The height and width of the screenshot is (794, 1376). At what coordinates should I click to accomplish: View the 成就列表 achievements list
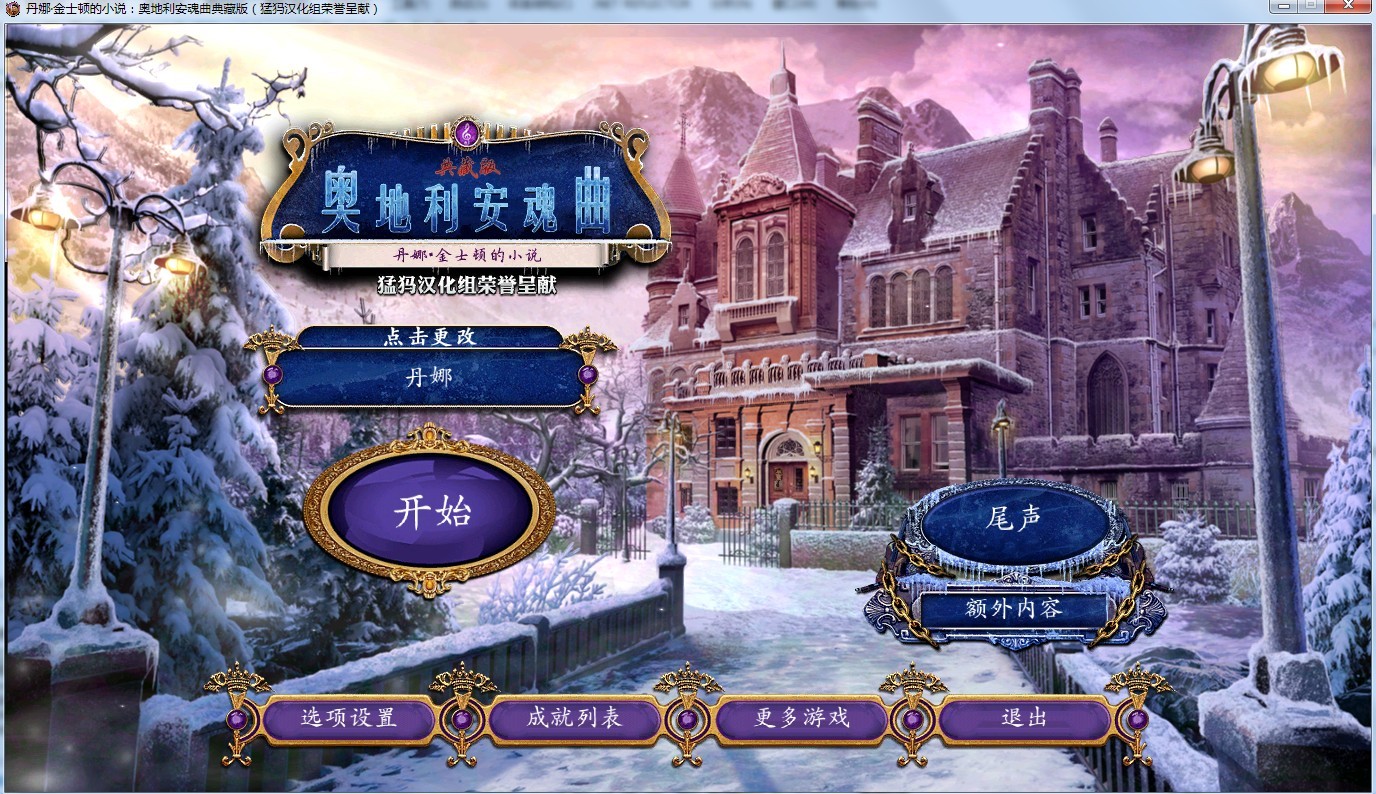pos(573,718)
